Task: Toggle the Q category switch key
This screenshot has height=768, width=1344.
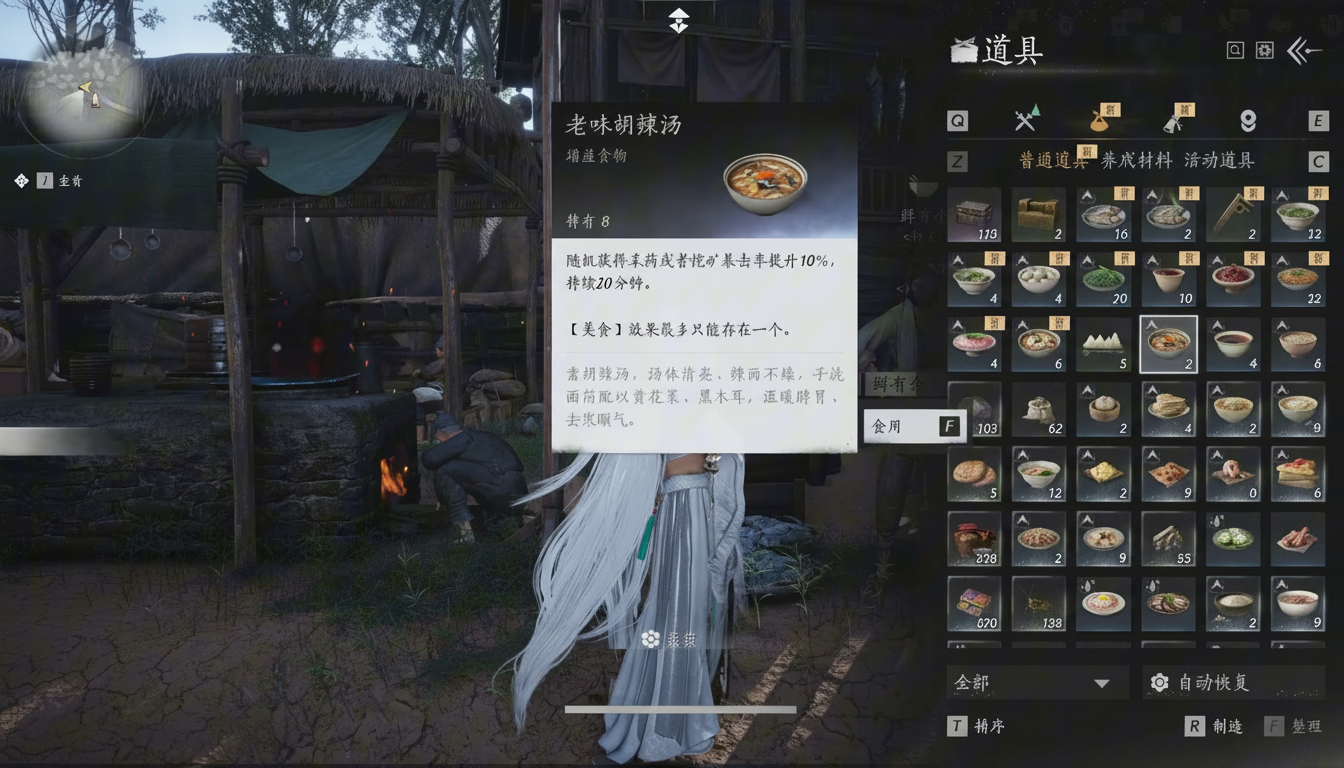Action: 957,119
